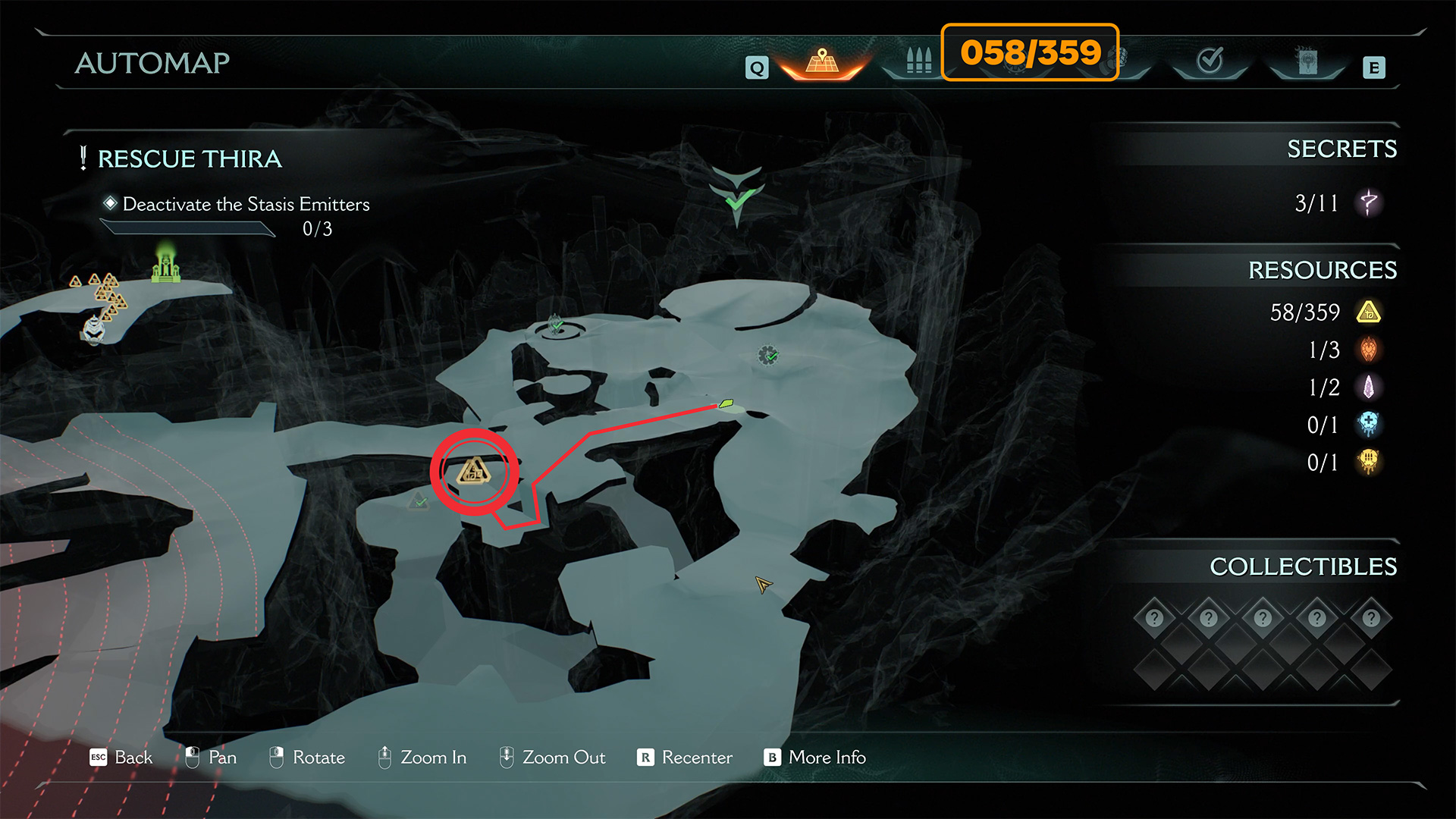Show More Info for the map
The image size is (1456, 819).
point(815,758)
